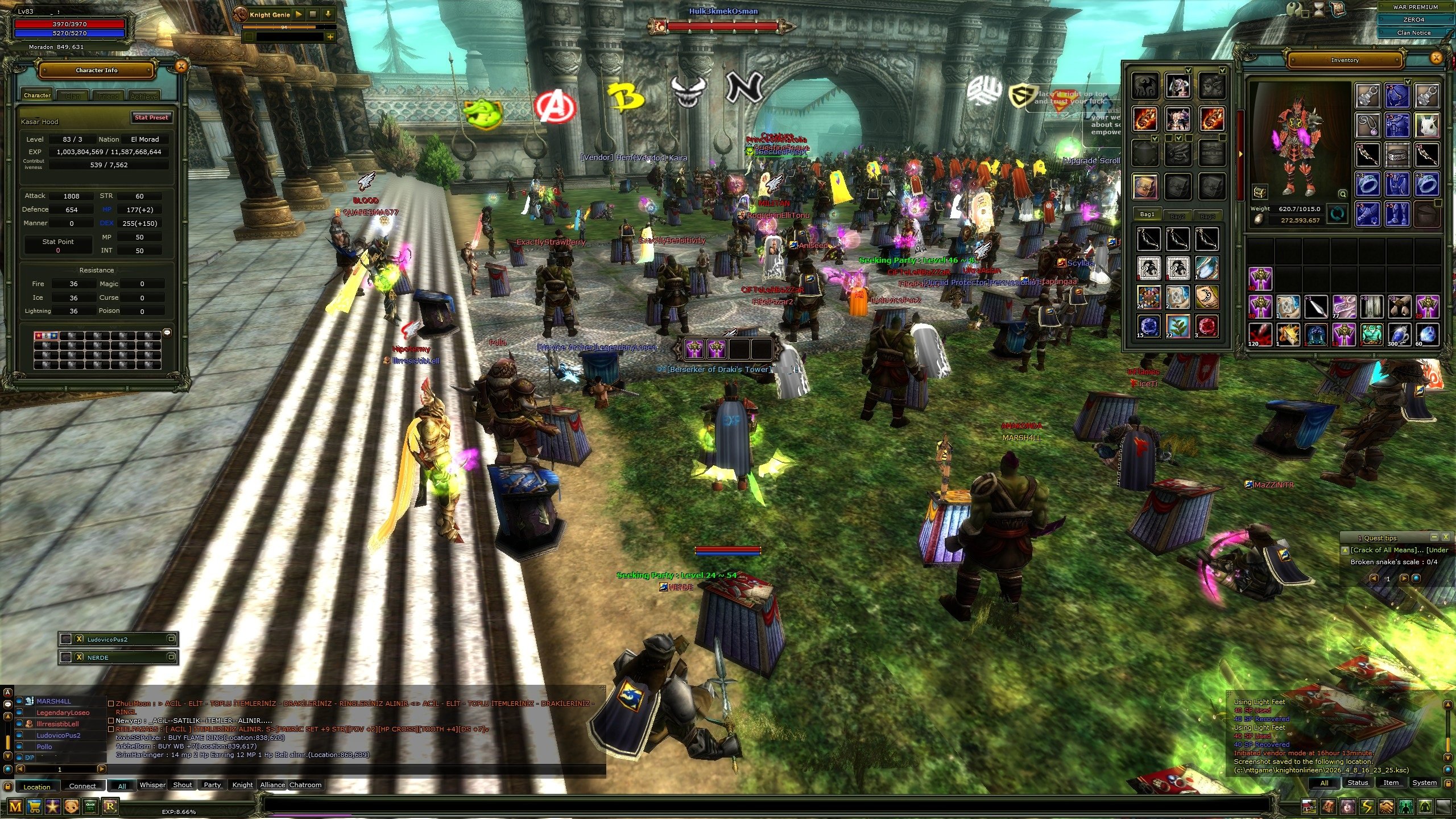The image size is (1456, 819).
Task: Open the Achieve tab
Action: [x=144, y=96]
